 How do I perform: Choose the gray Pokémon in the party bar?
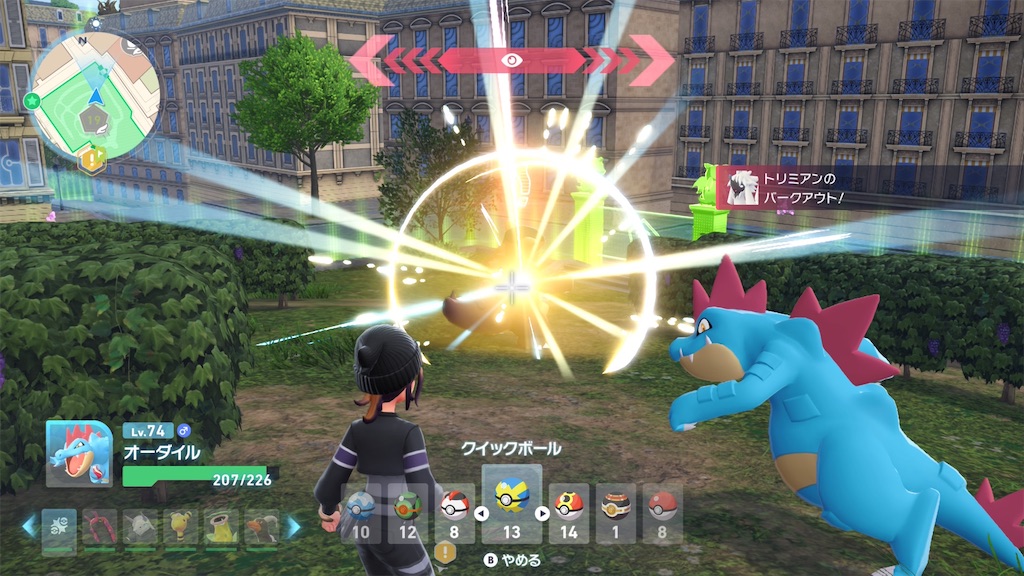(140, 526)
